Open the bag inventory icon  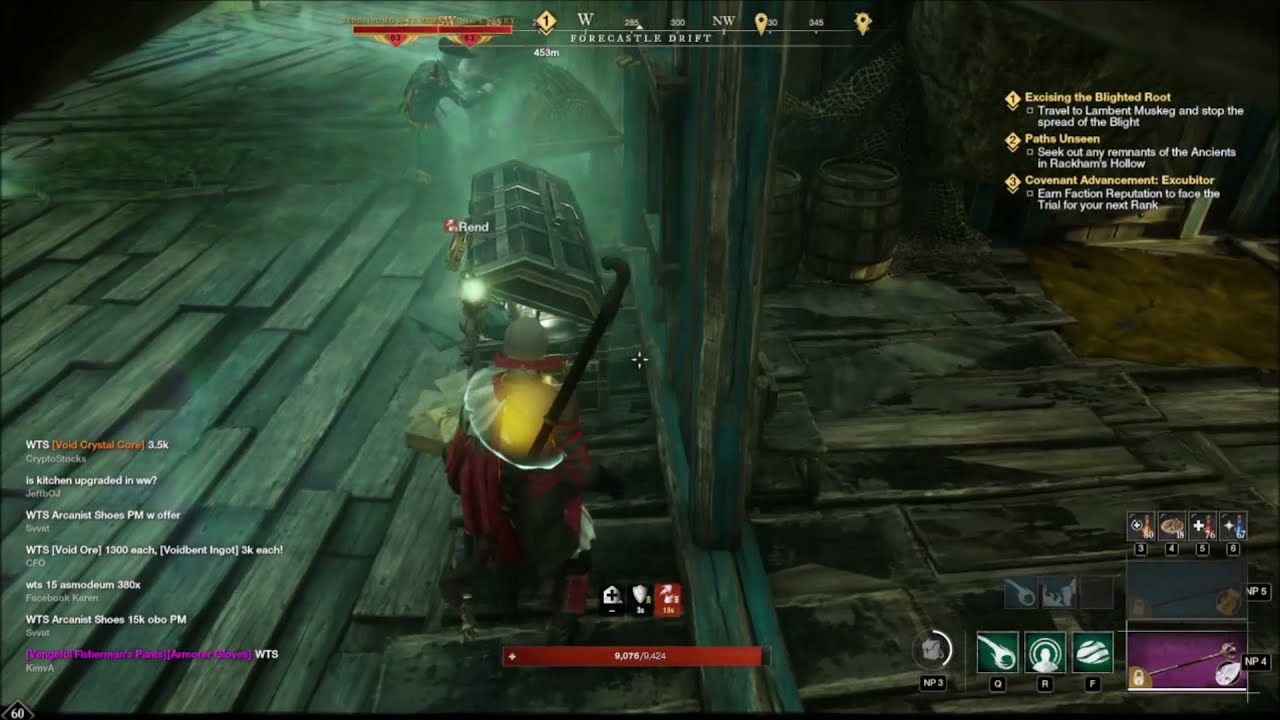click(932, 651)
